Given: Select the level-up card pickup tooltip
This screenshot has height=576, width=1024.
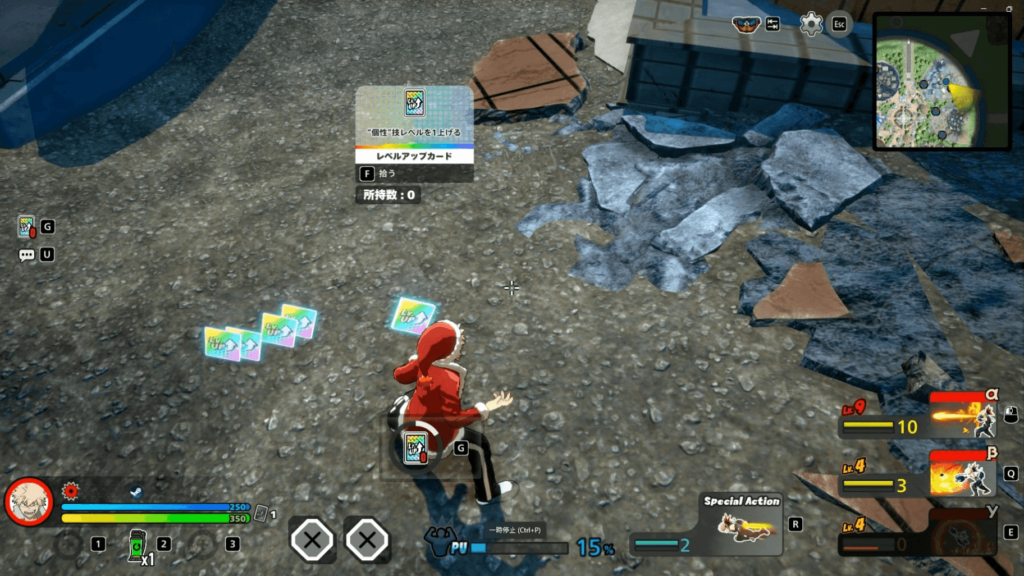Looking at the screenshot, I should click(414, 145).
